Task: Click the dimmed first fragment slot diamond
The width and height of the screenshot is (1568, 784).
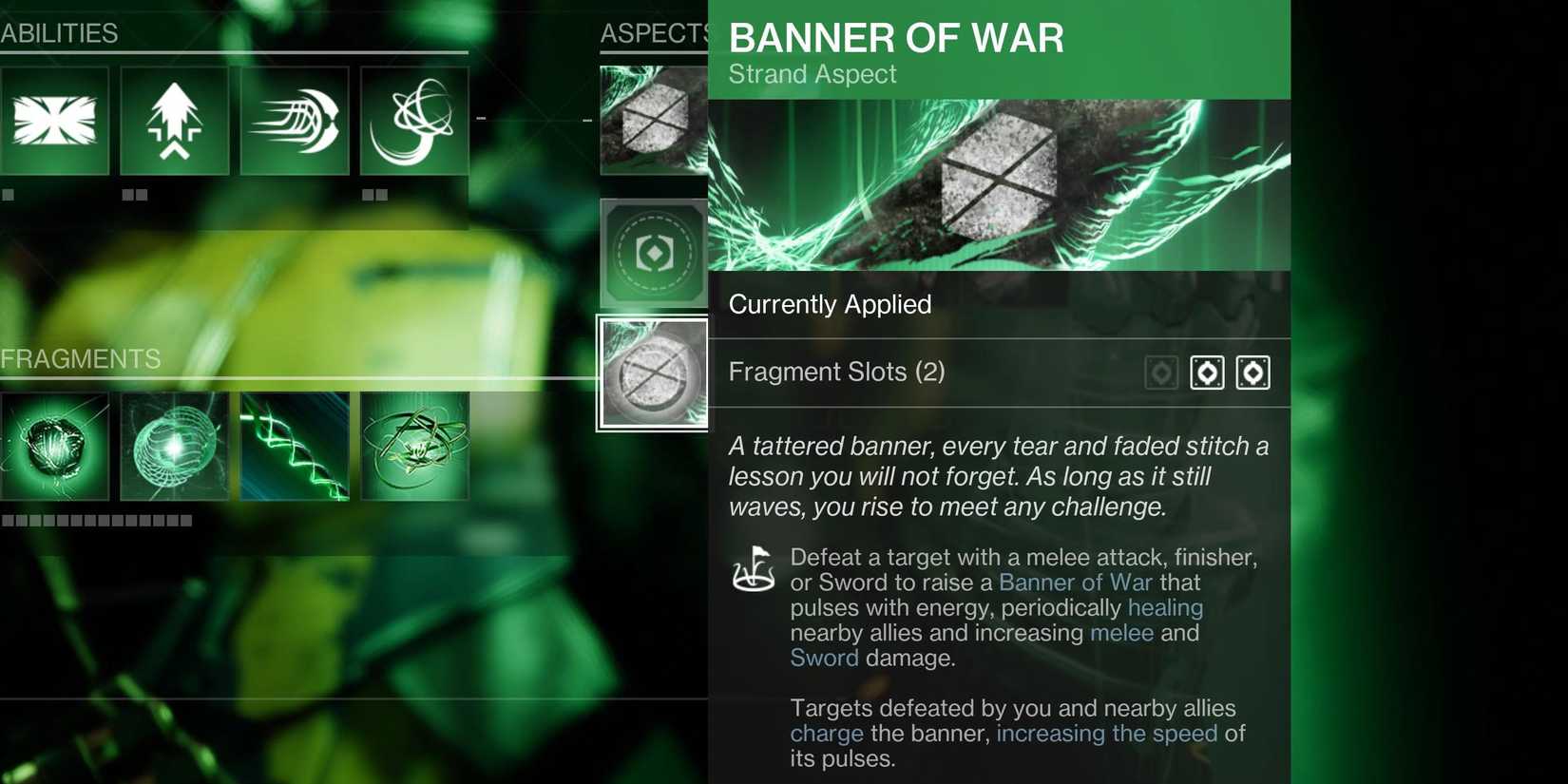Action: (x=1161, y=372)
